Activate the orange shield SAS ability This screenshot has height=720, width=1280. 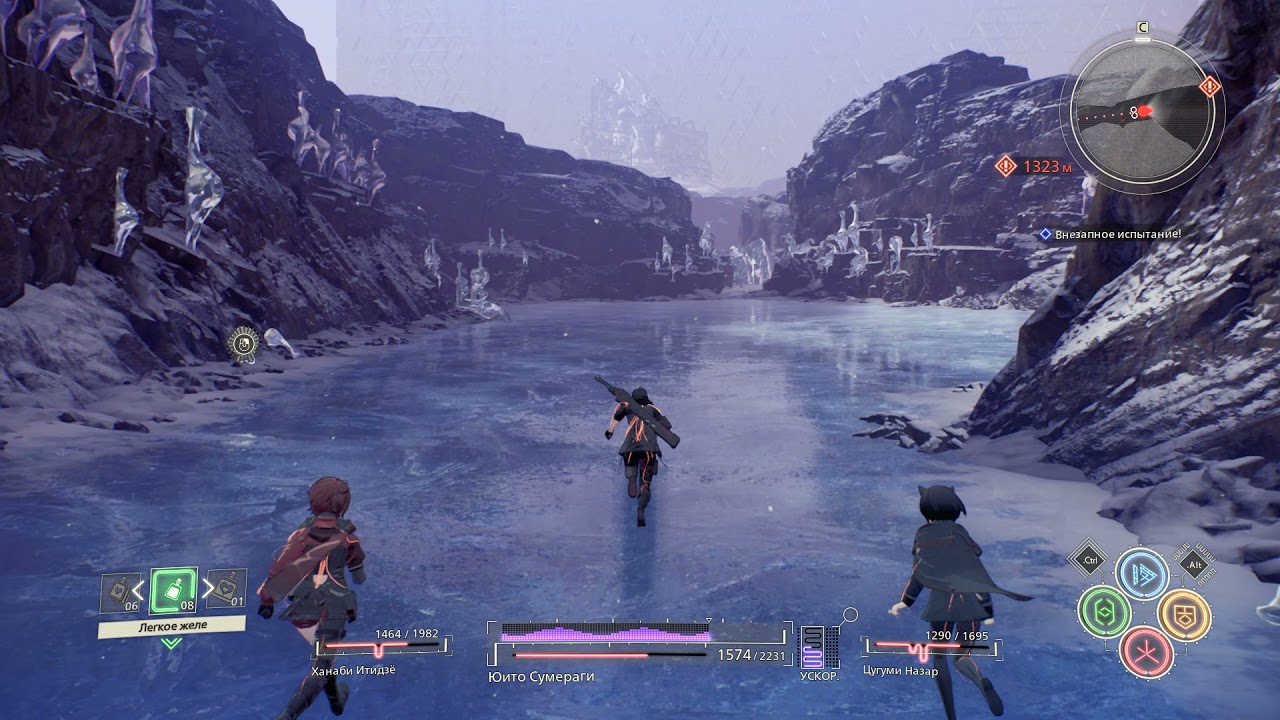tap(1184, 614)
